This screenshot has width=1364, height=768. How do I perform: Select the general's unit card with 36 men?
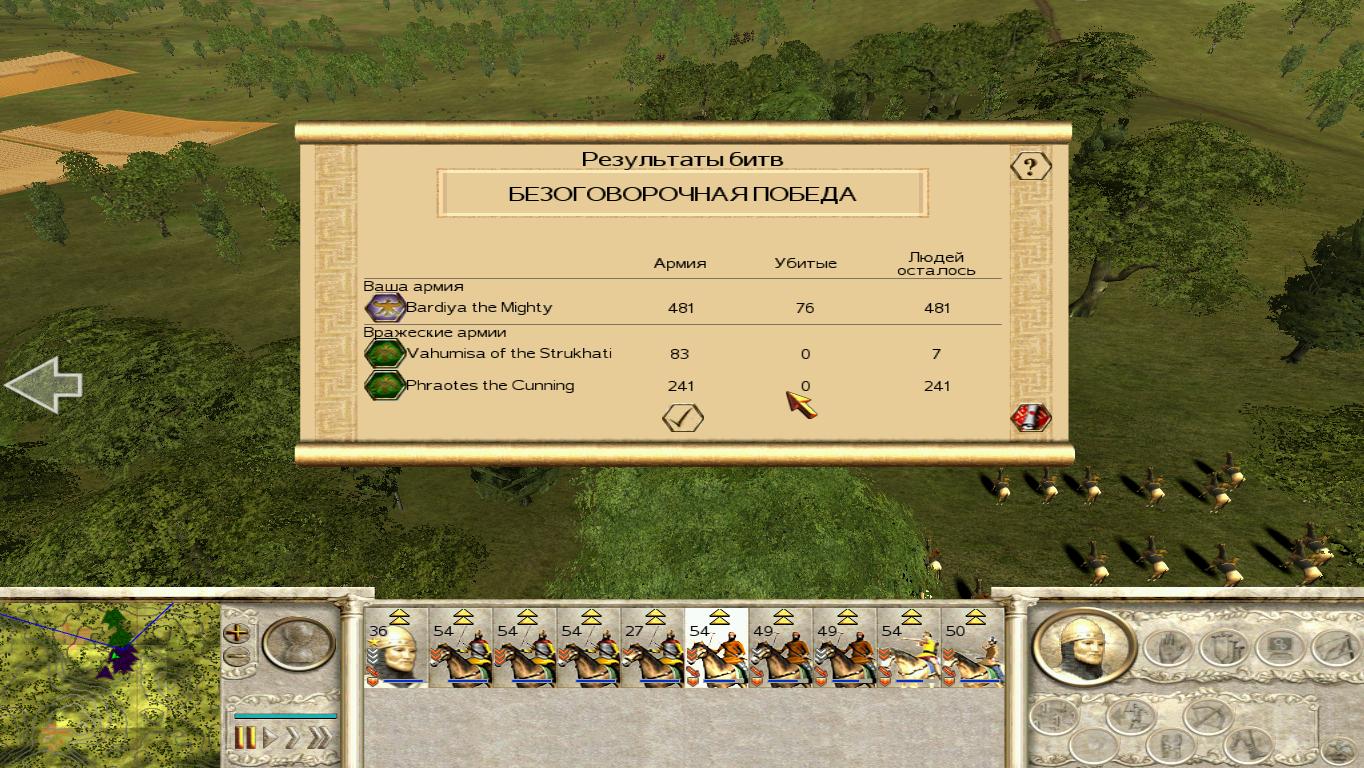pos(397,650)
